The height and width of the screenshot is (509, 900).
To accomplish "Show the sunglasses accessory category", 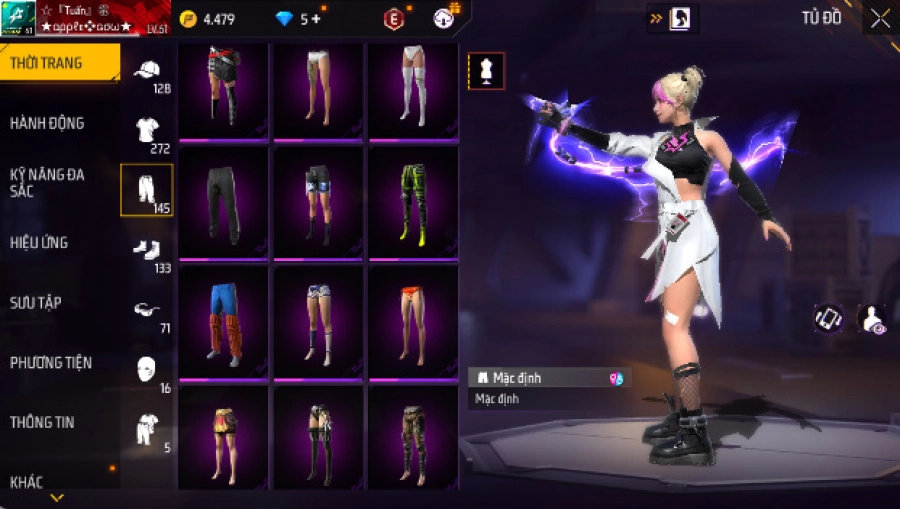I will 147,310.
